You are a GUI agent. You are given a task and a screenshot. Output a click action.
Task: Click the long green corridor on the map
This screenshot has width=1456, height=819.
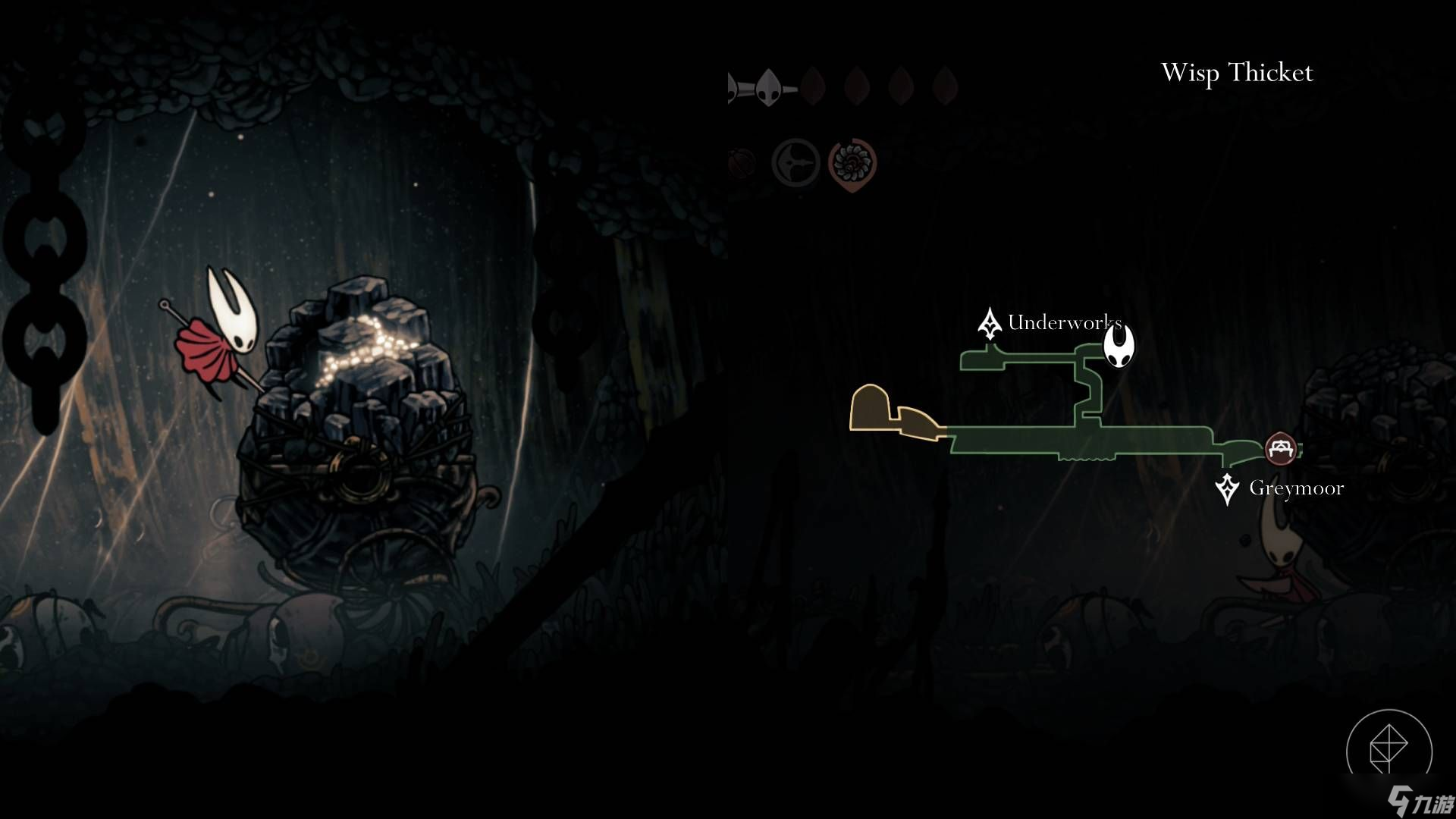pyautogui.click(x=1077, y=441)
